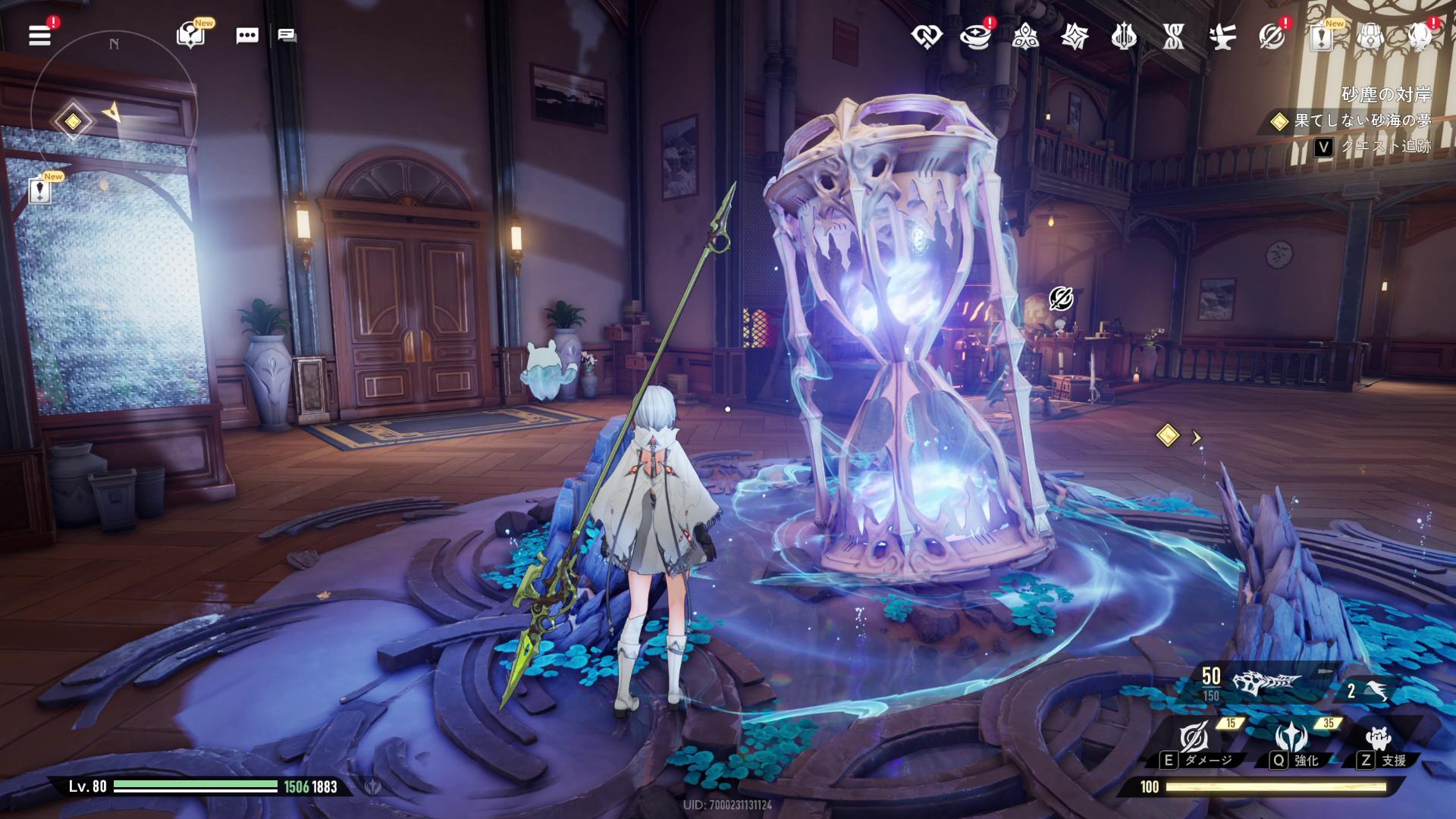1456x819 pixels.
Task: Open the chat log messages icon
Action: pyautogui.click(x=287, y=36)
